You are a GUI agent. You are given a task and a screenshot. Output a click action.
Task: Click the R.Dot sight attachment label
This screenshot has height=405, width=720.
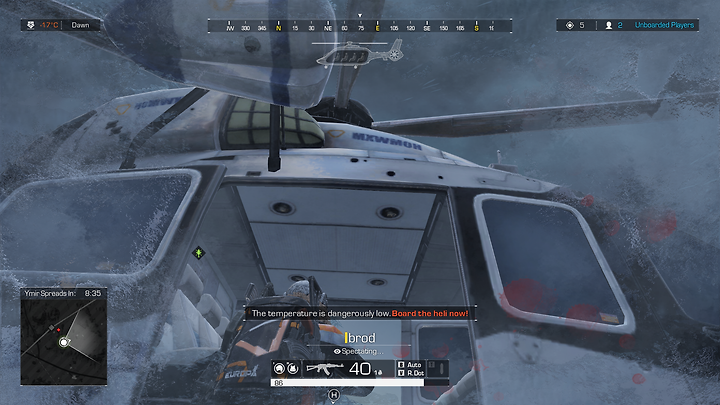pyautogui.click(x=410, y=373)
